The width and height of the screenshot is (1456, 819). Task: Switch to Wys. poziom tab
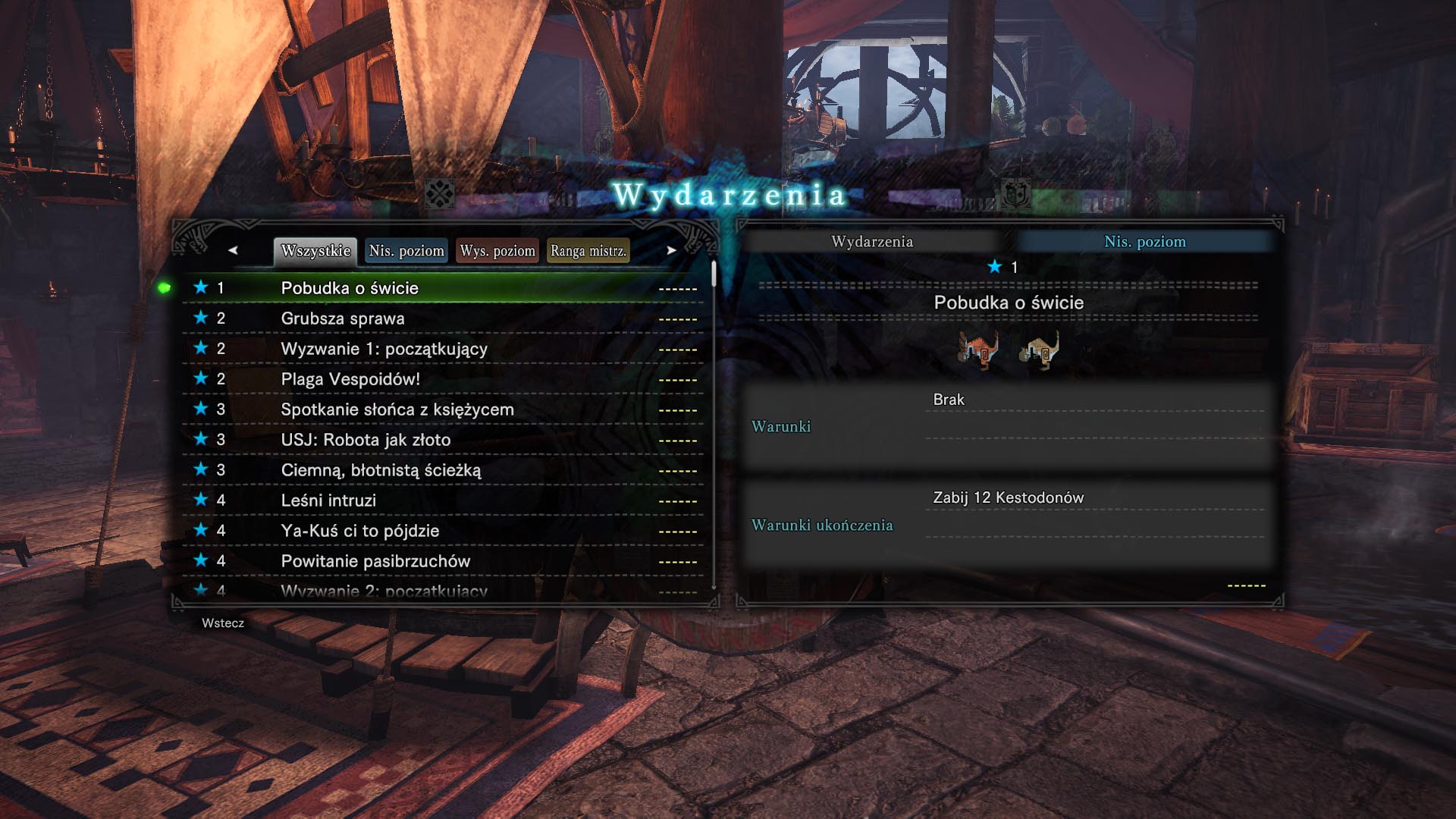497,251
